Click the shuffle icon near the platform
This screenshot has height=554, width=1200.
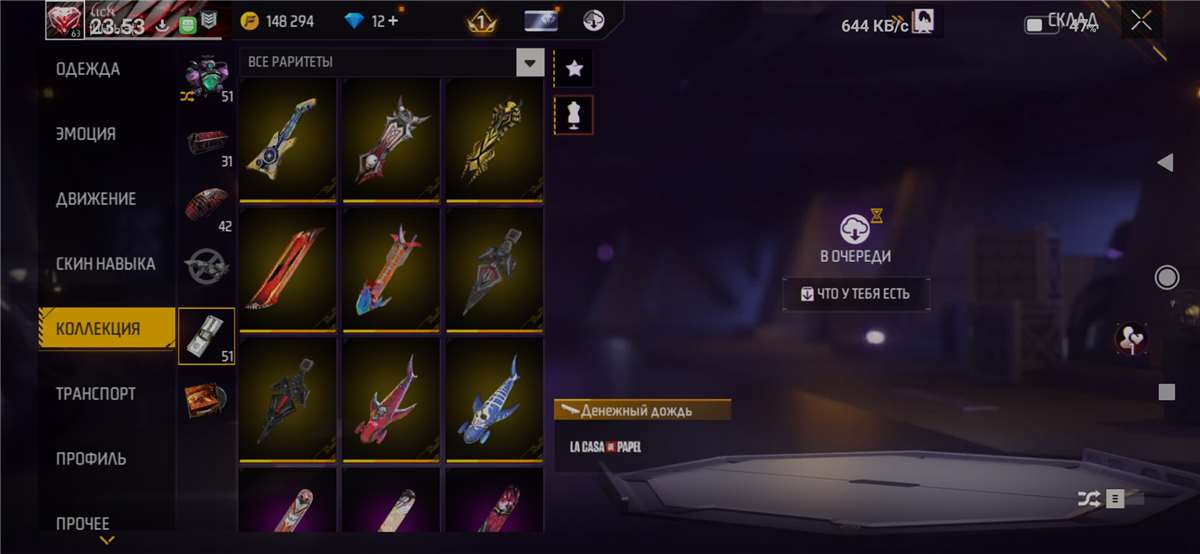tap(1087, 498)
